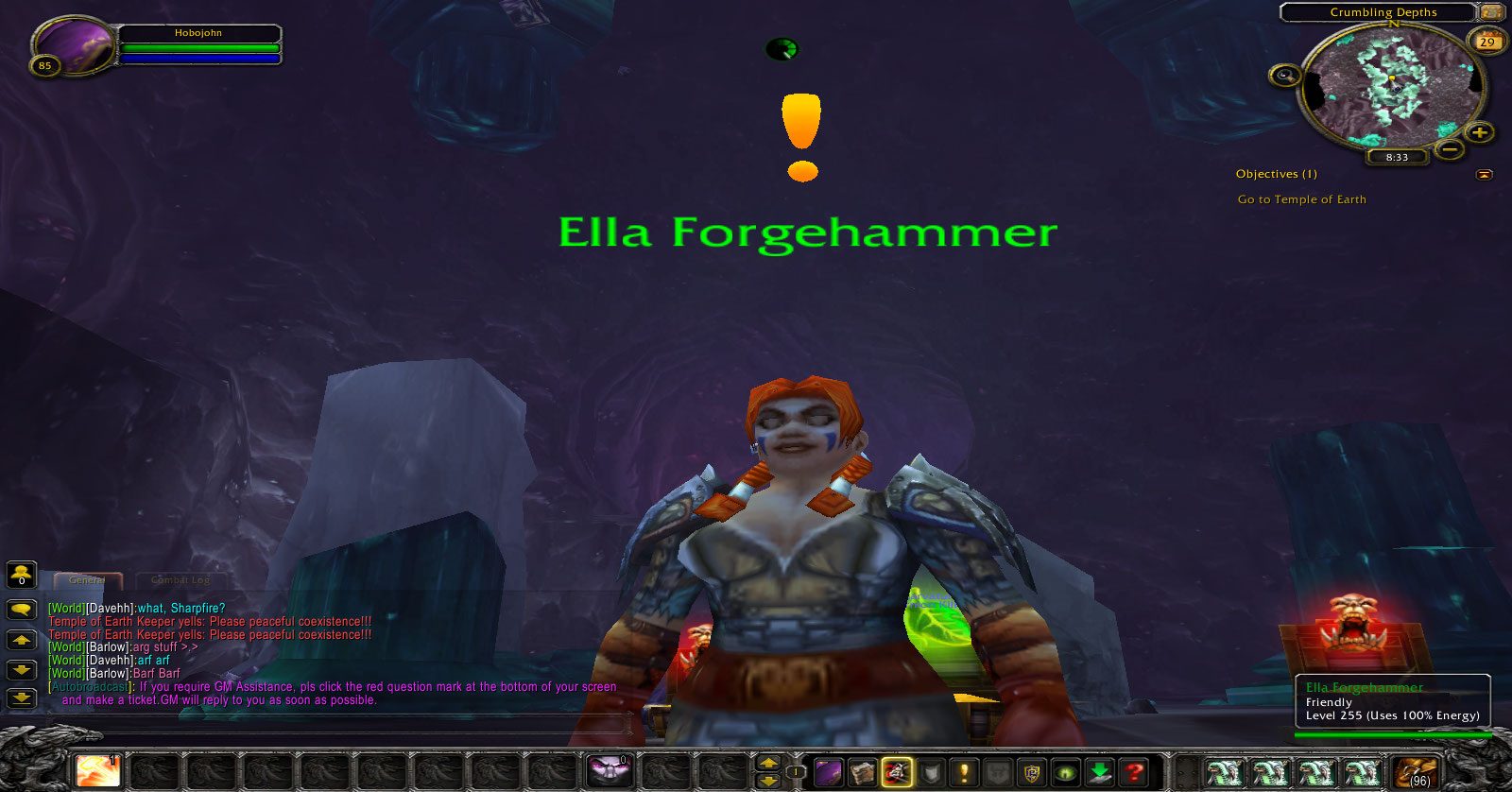Toggle minimap tracking magnifying glass
Screen dimensions: 1512x792
1285,73
